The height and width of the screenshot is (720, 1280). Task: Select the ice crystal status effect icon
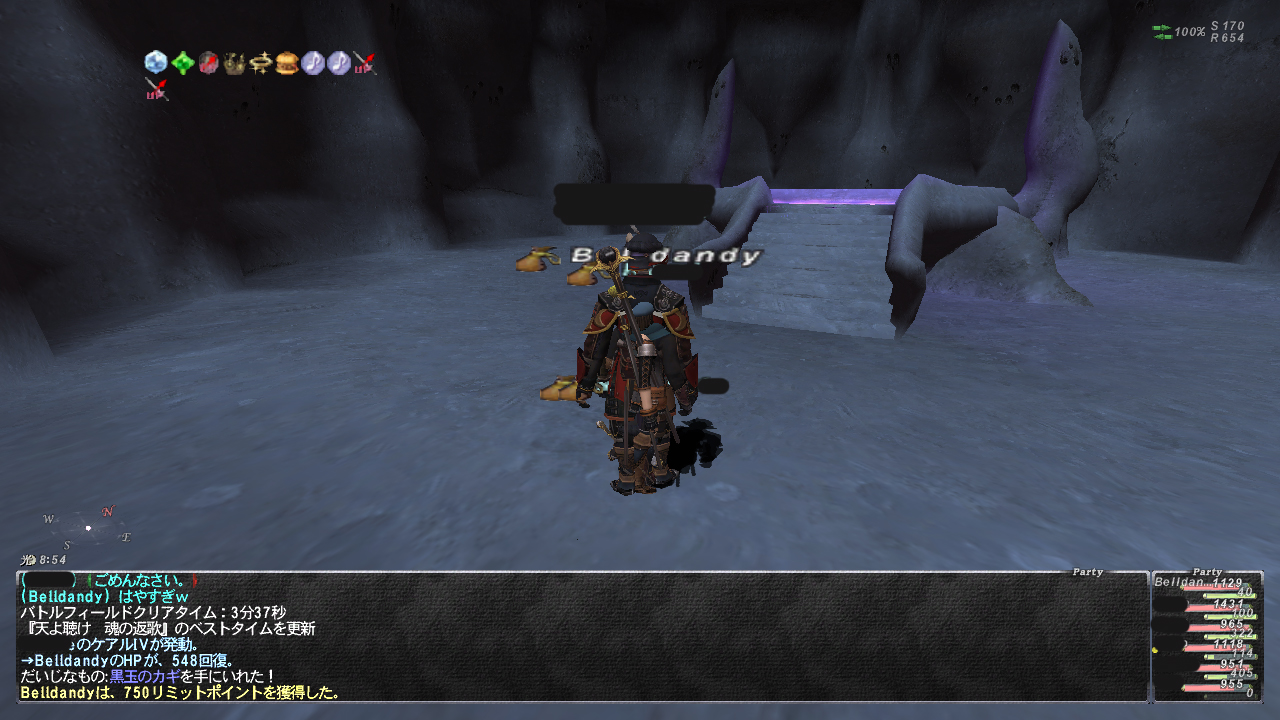(155, 63)
